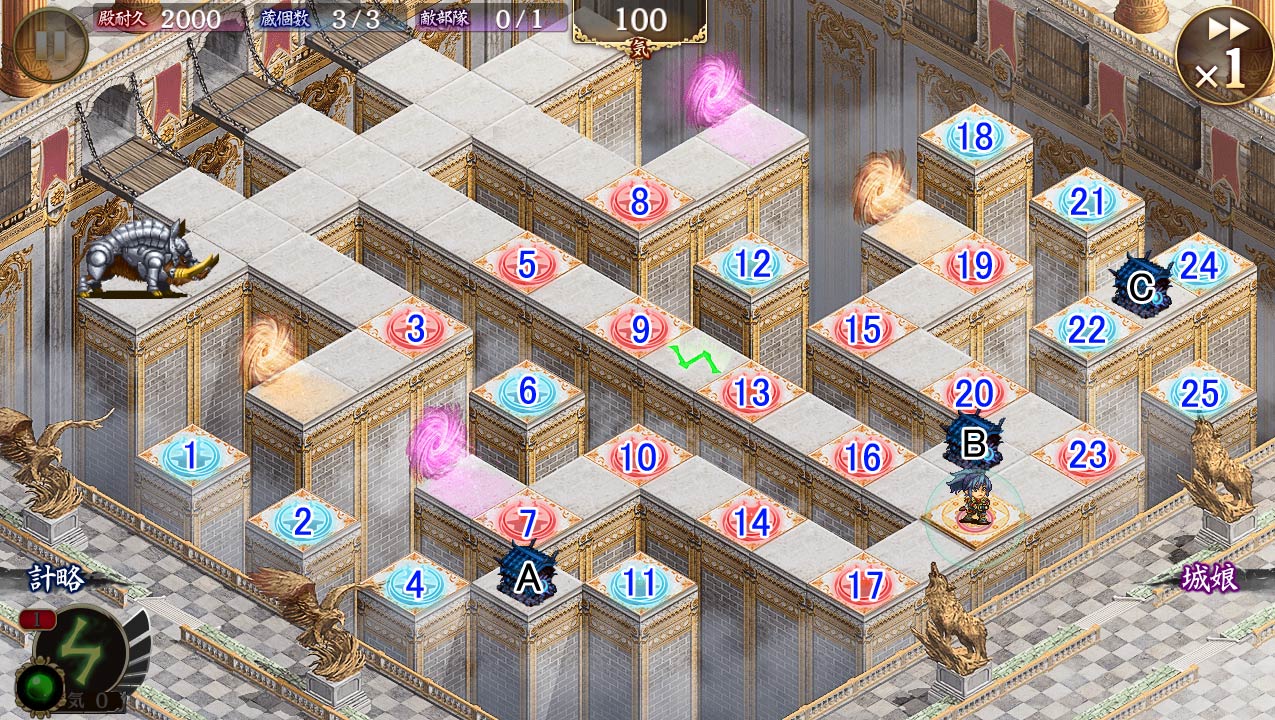Choose red deployment tile 19
Viewport: 1275px width, 720px height.
pyautogui.click(x=975, y=265)
